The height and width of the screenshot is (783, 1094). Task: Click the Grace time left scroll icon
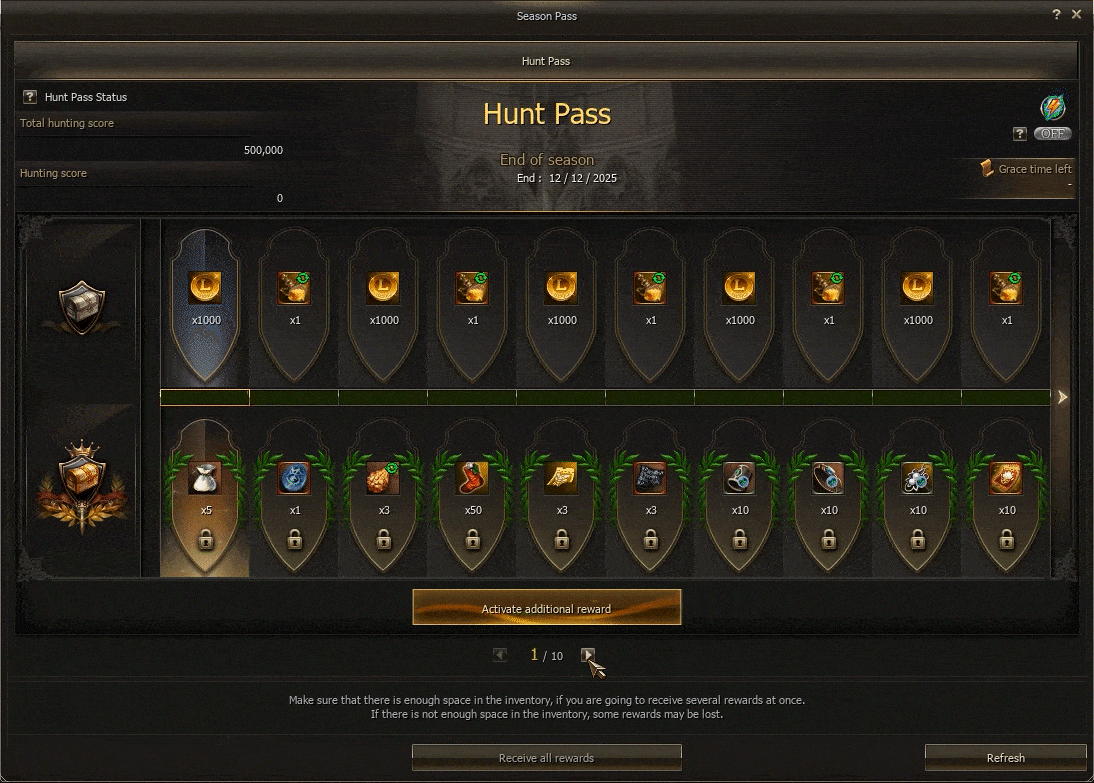click(986, 169)
